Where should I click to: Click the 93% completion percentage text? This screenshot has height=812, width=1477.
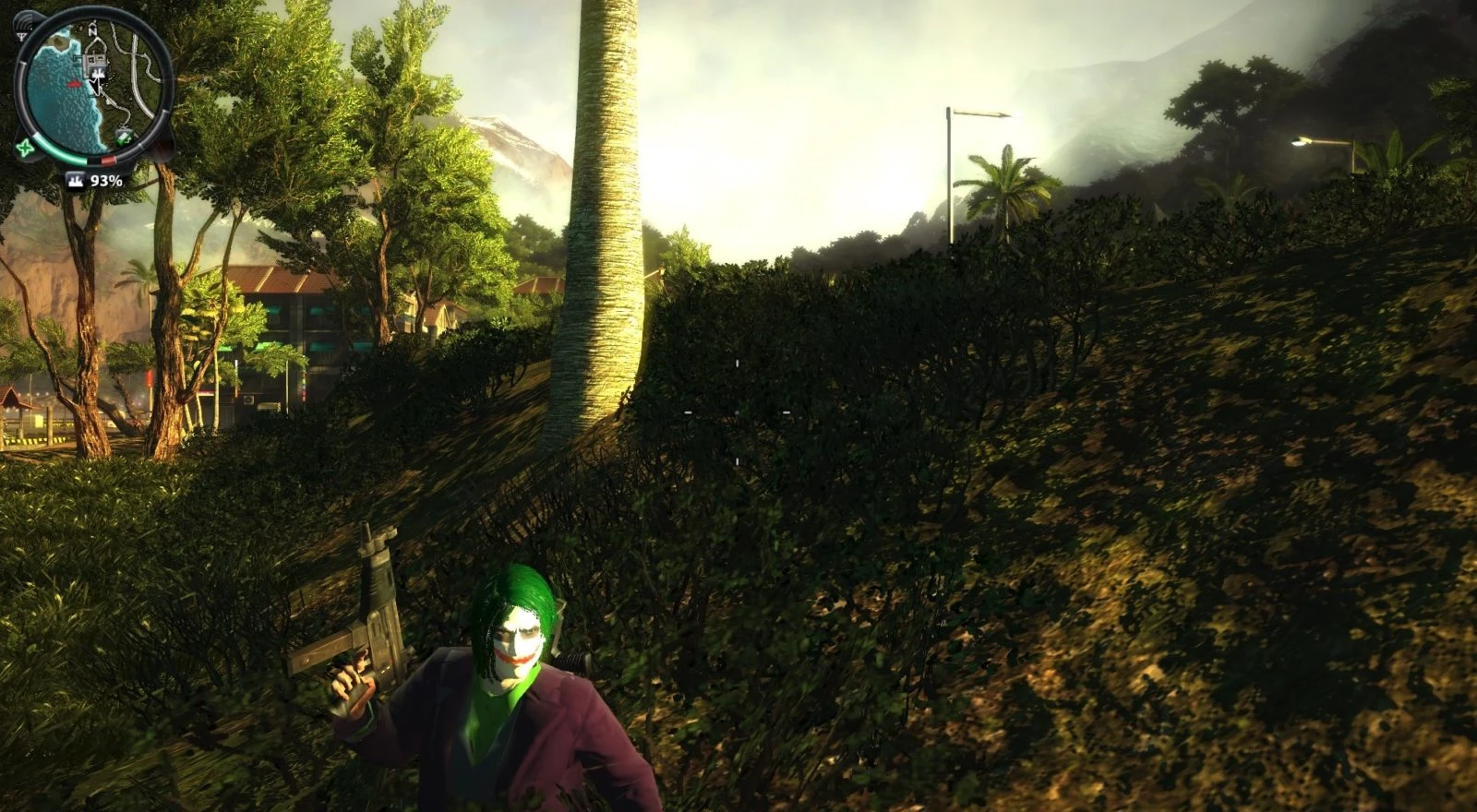[107, 181]
